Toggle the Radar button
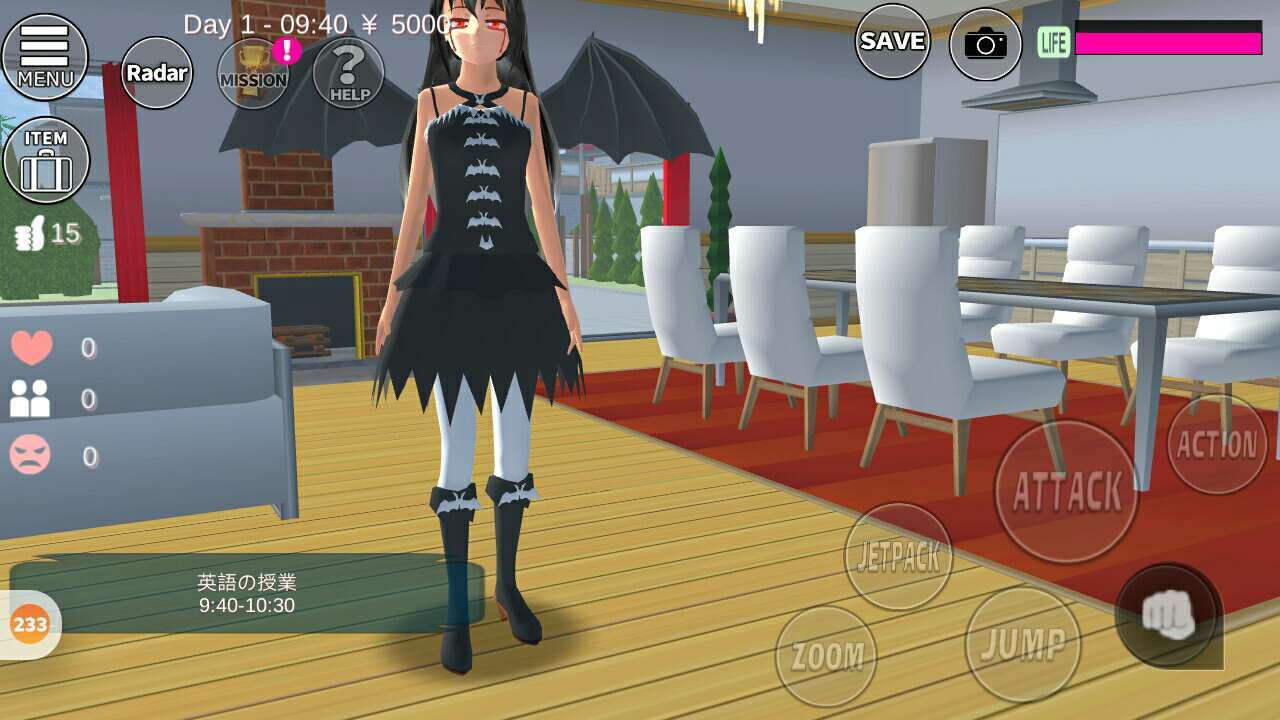 (157, 73)
